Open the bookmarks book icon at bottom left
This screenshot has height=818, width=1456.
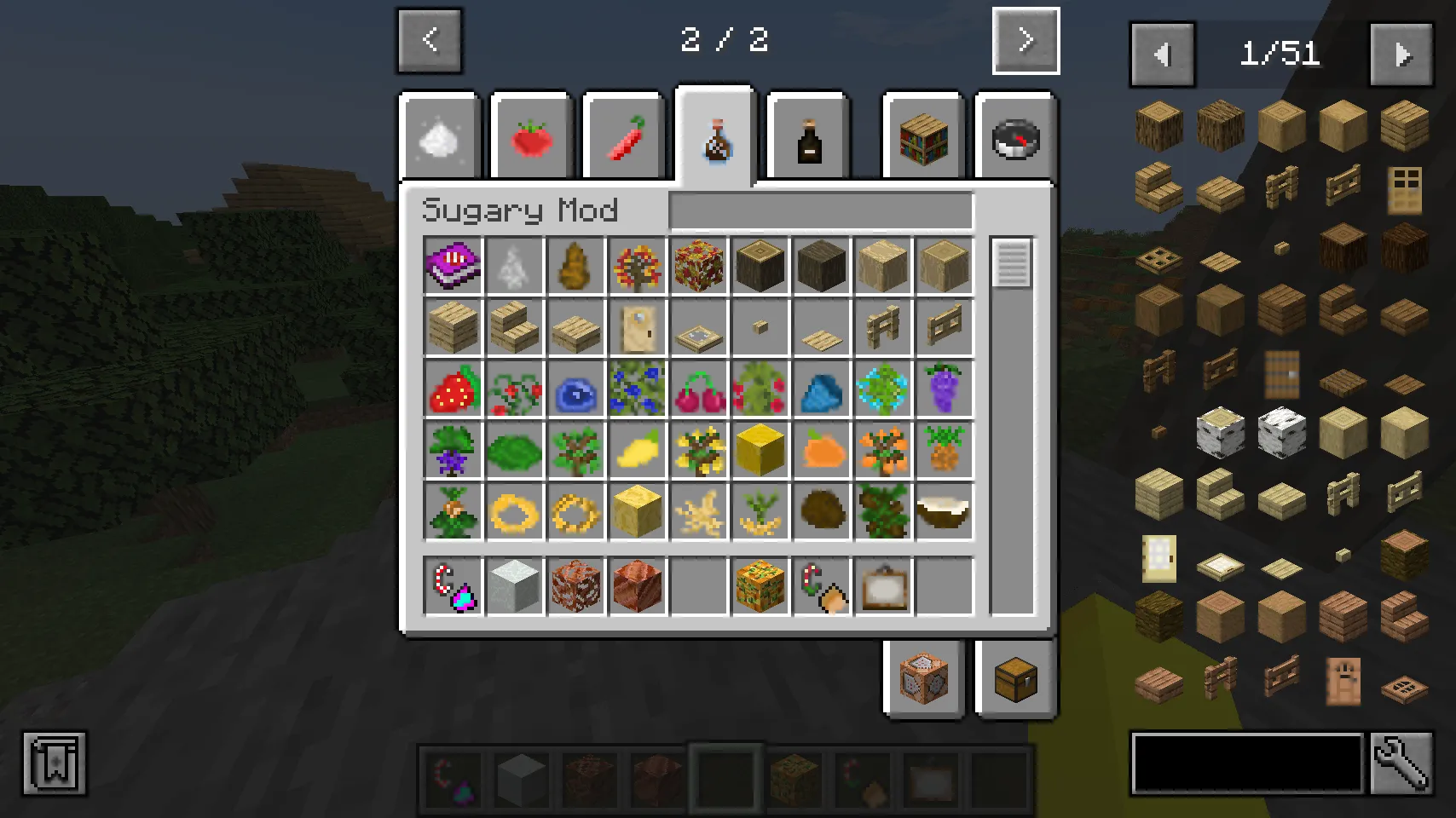[55, 764]
